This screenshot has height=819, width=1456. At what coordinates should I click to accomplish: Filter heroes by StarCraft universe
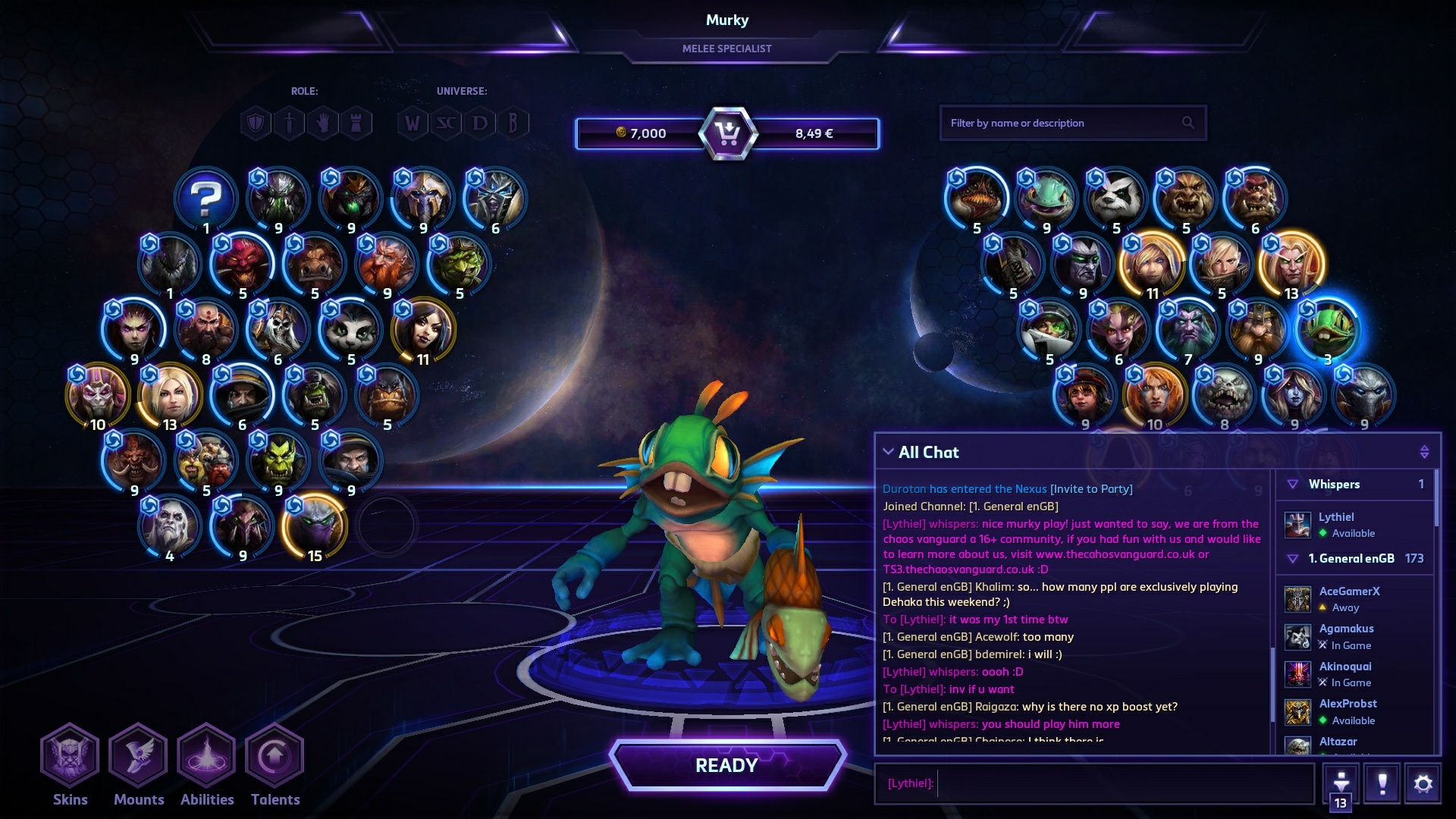446,123
